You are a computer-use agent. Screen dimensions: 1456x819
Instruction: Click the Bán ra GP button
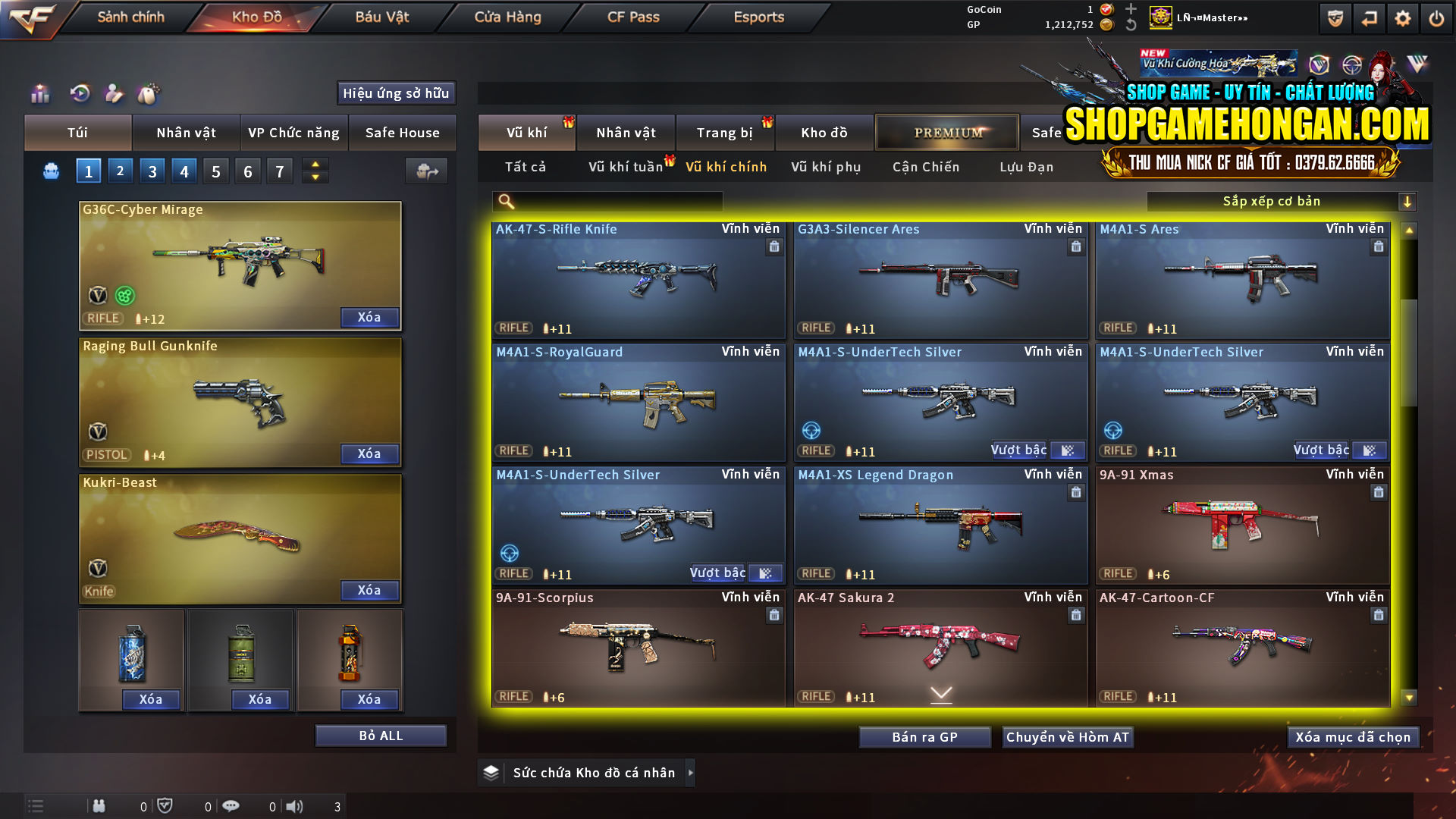tap(924, 736)
